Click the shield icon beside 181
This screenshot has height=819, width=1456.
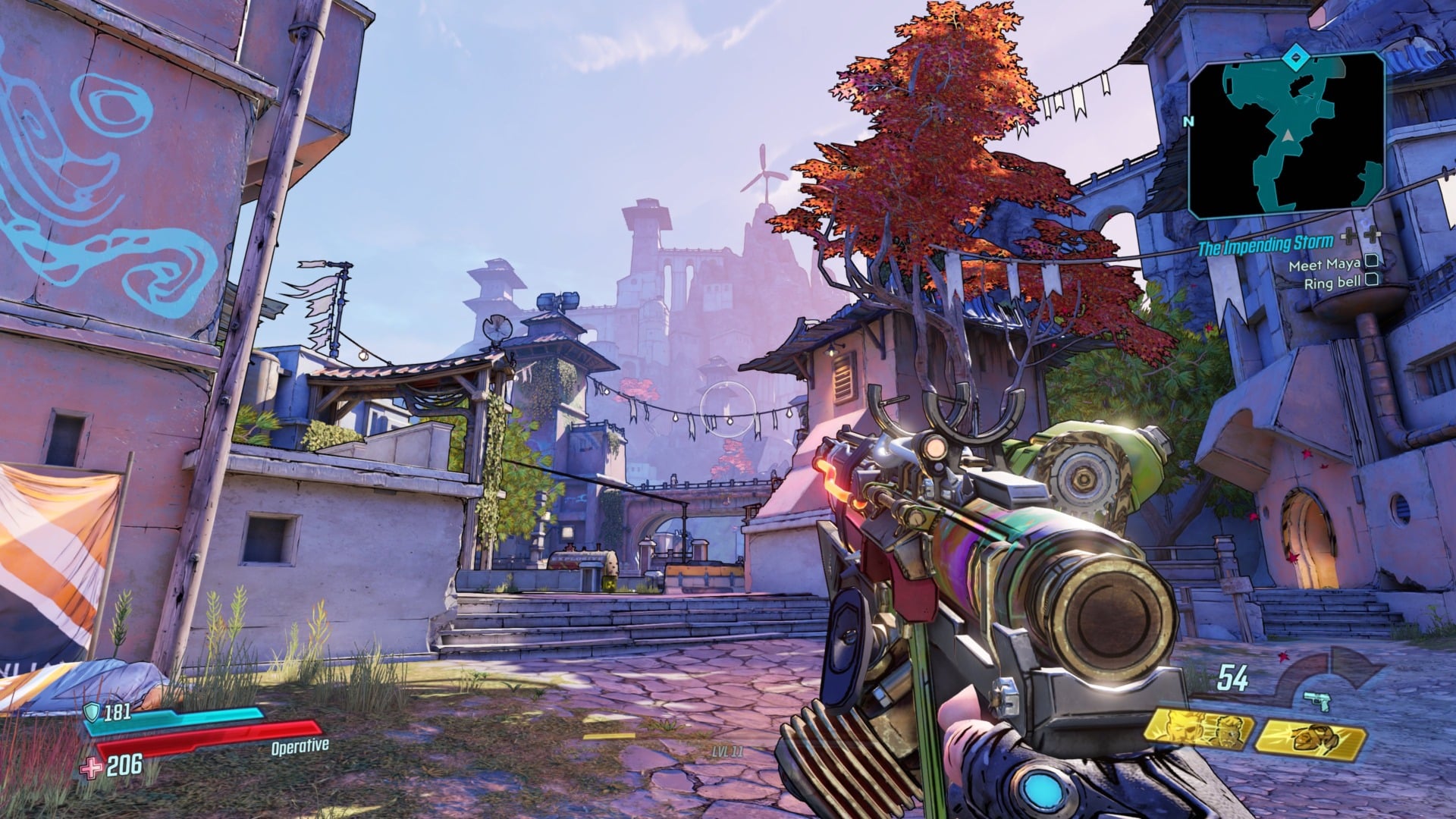pyautogui.click(x=91, y=711)
